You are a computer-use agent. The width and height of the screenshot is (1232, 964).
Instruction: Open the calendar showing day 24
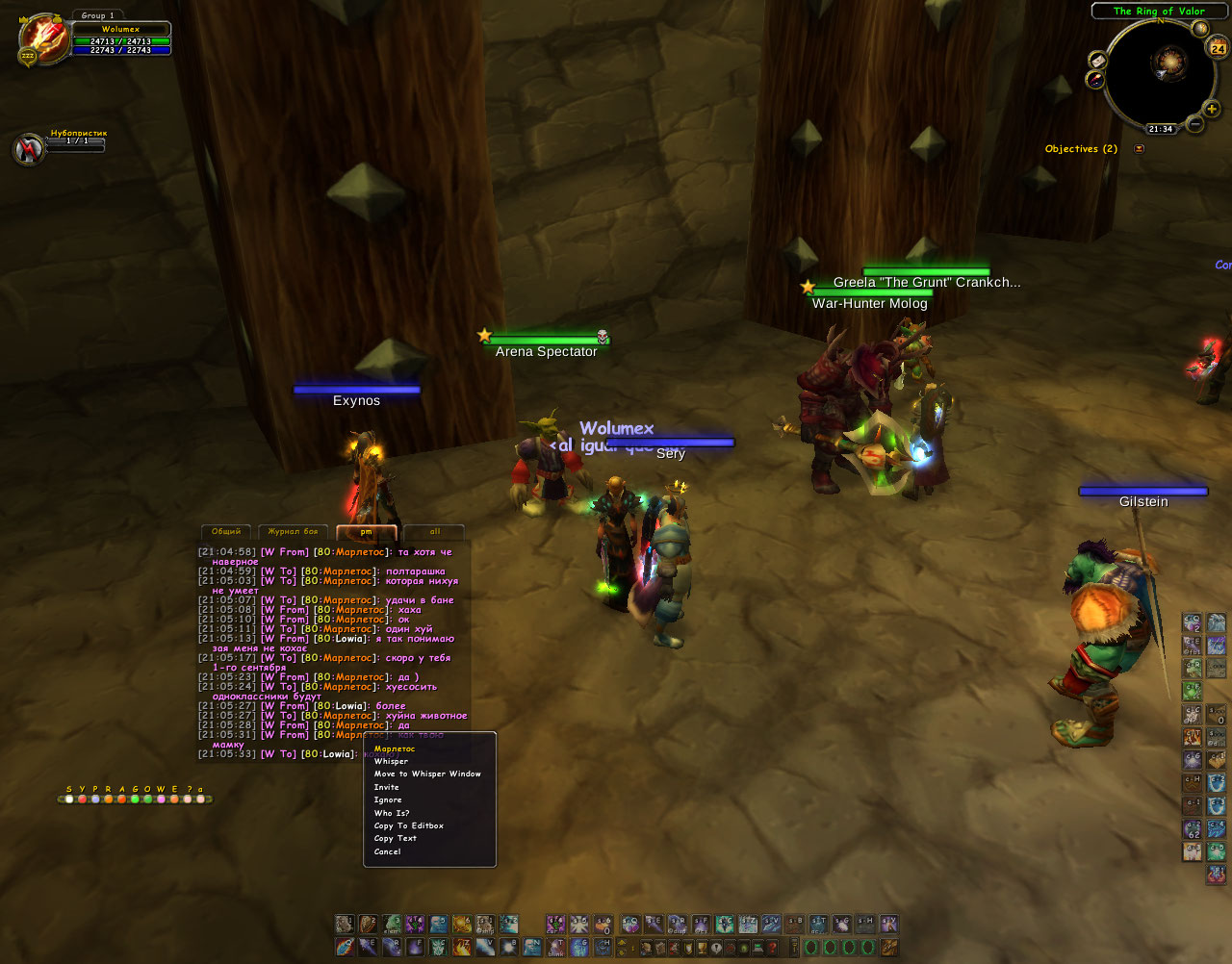tap(1218, 48)
